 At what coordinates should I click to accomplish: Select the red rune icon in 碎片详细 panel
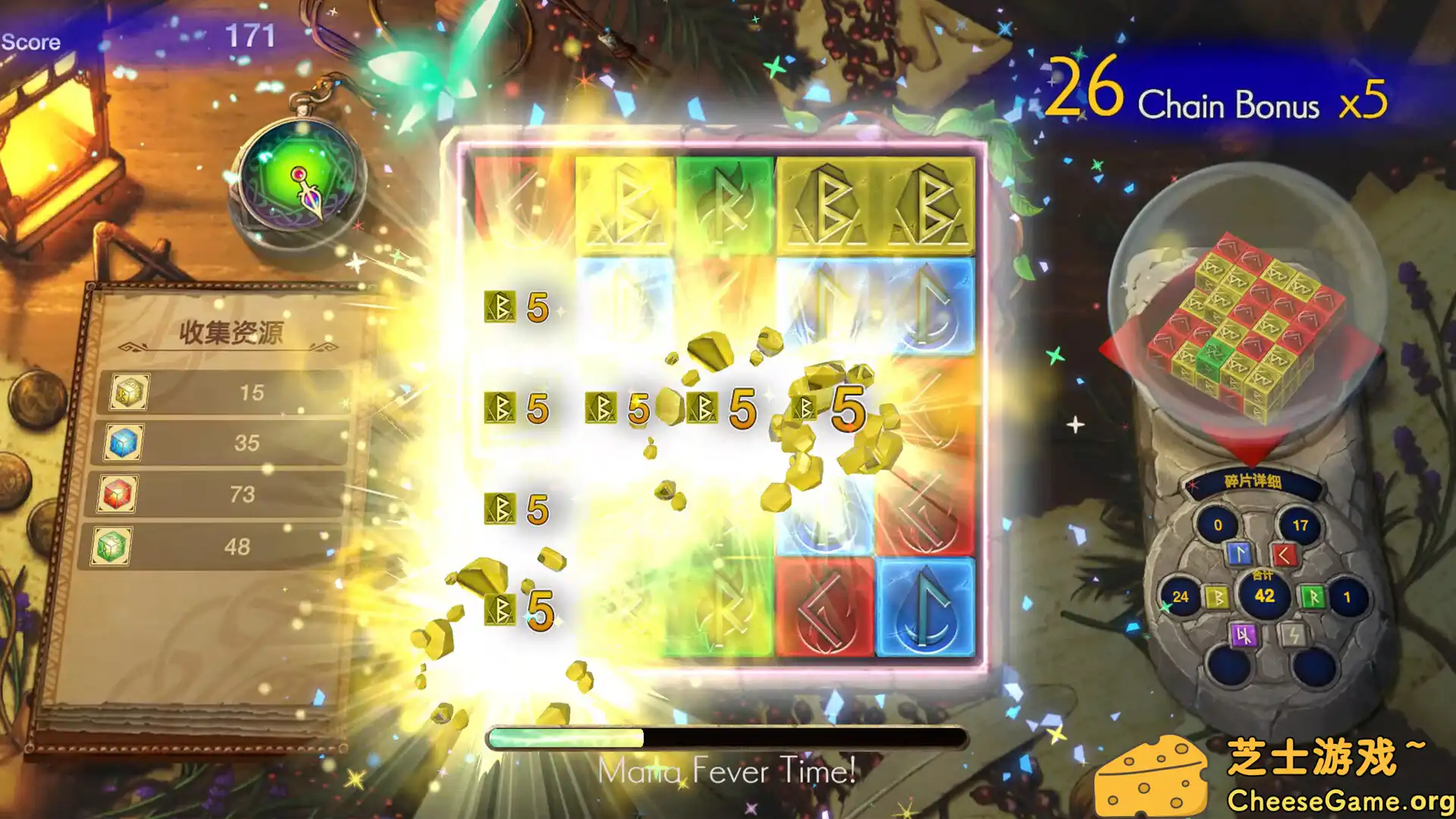pyautogui.click(x=1285, y=555)
